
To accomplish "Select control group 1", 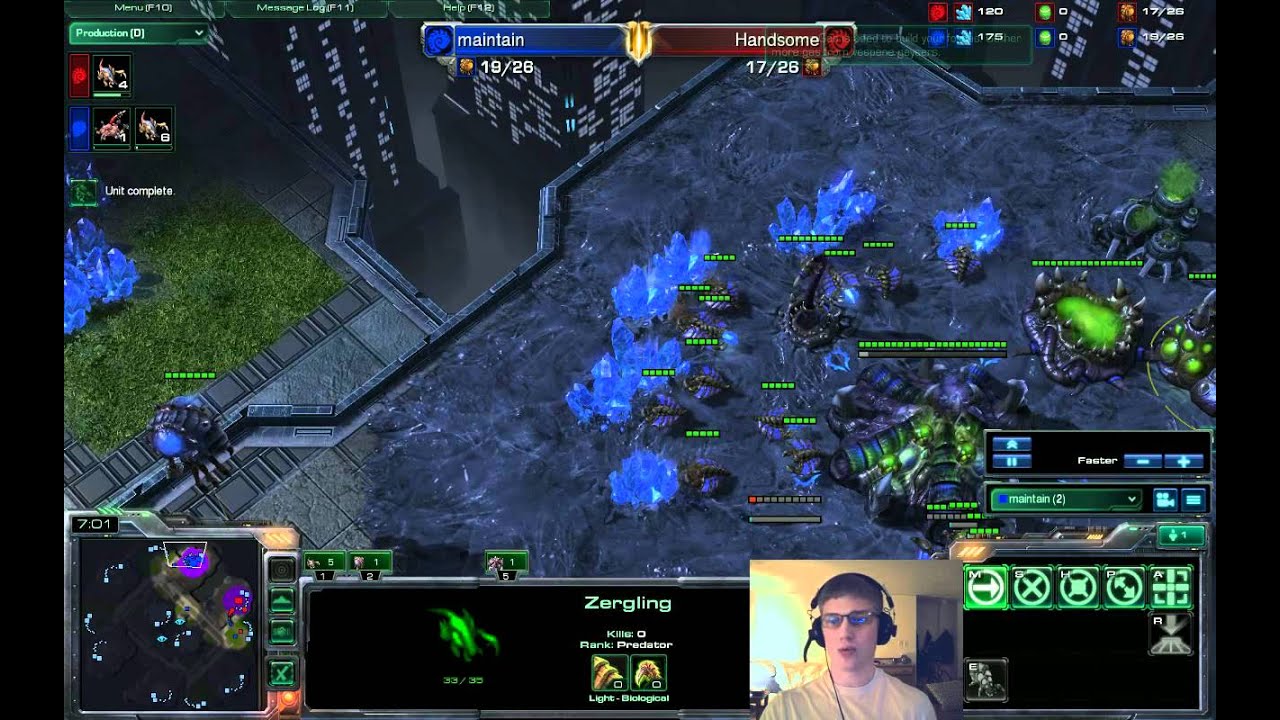I will pyautogui.click(x=323, y=565).
